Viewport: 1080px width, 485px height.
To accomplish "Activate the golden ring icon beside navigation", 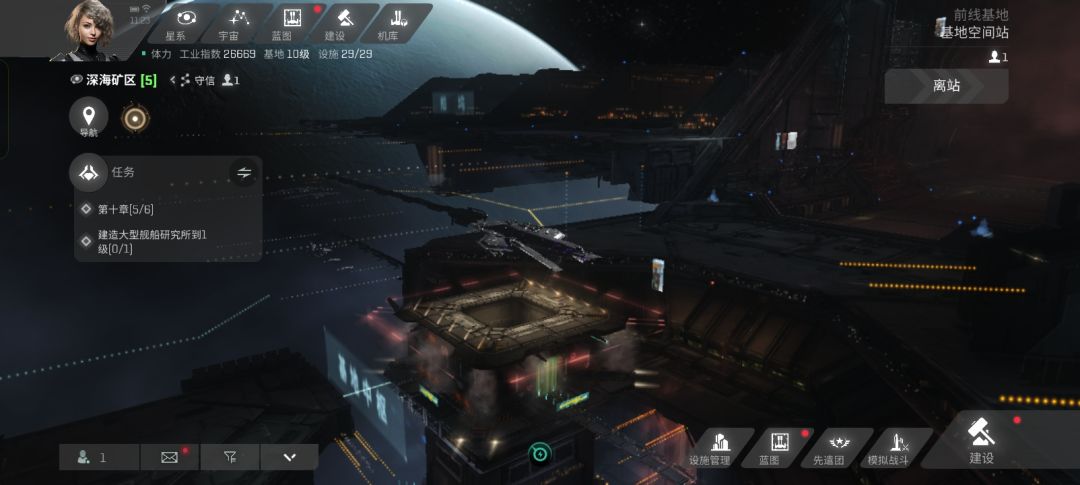I will coord(135,119).
